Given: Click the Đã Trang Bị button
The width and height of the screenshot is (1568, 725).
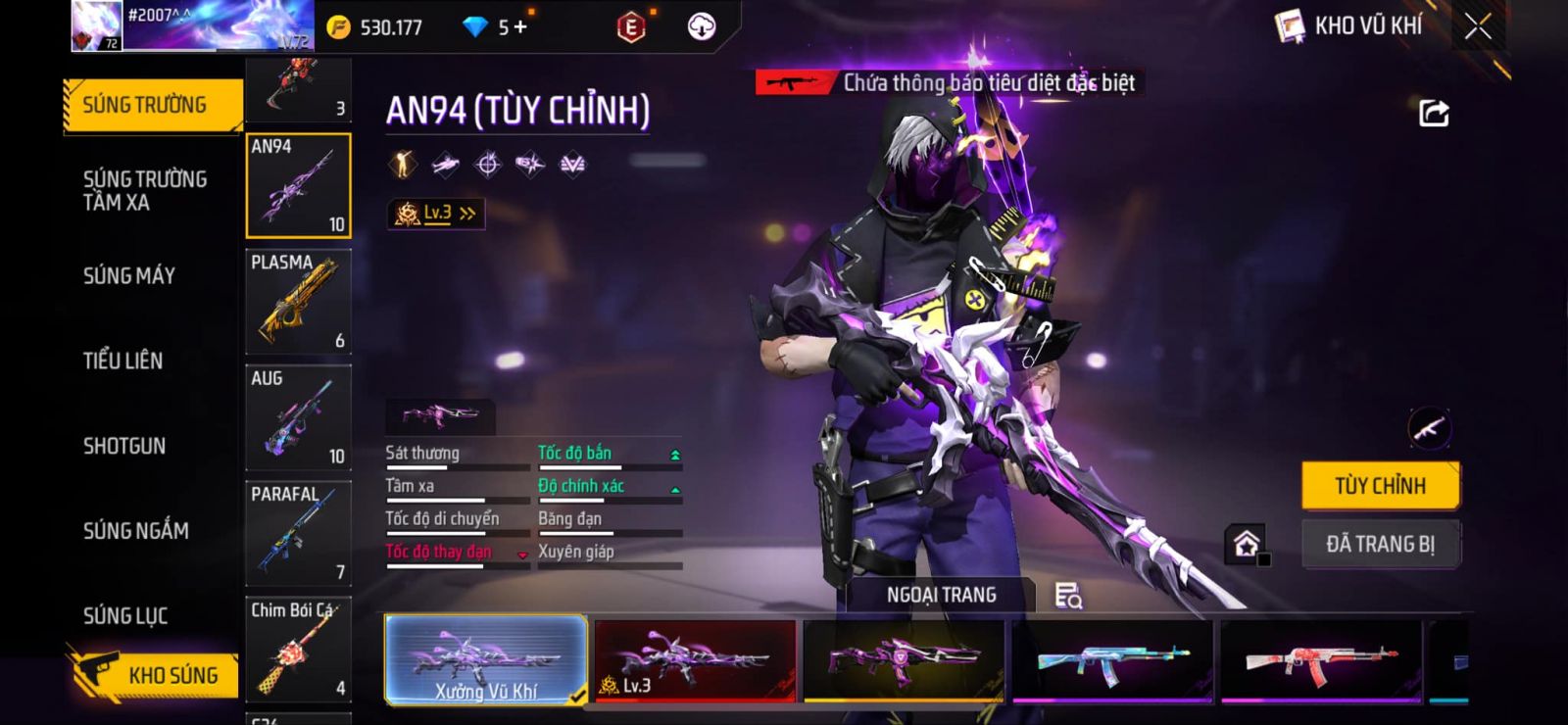Looking at the screenshot, I should (x=1380, y=544).
